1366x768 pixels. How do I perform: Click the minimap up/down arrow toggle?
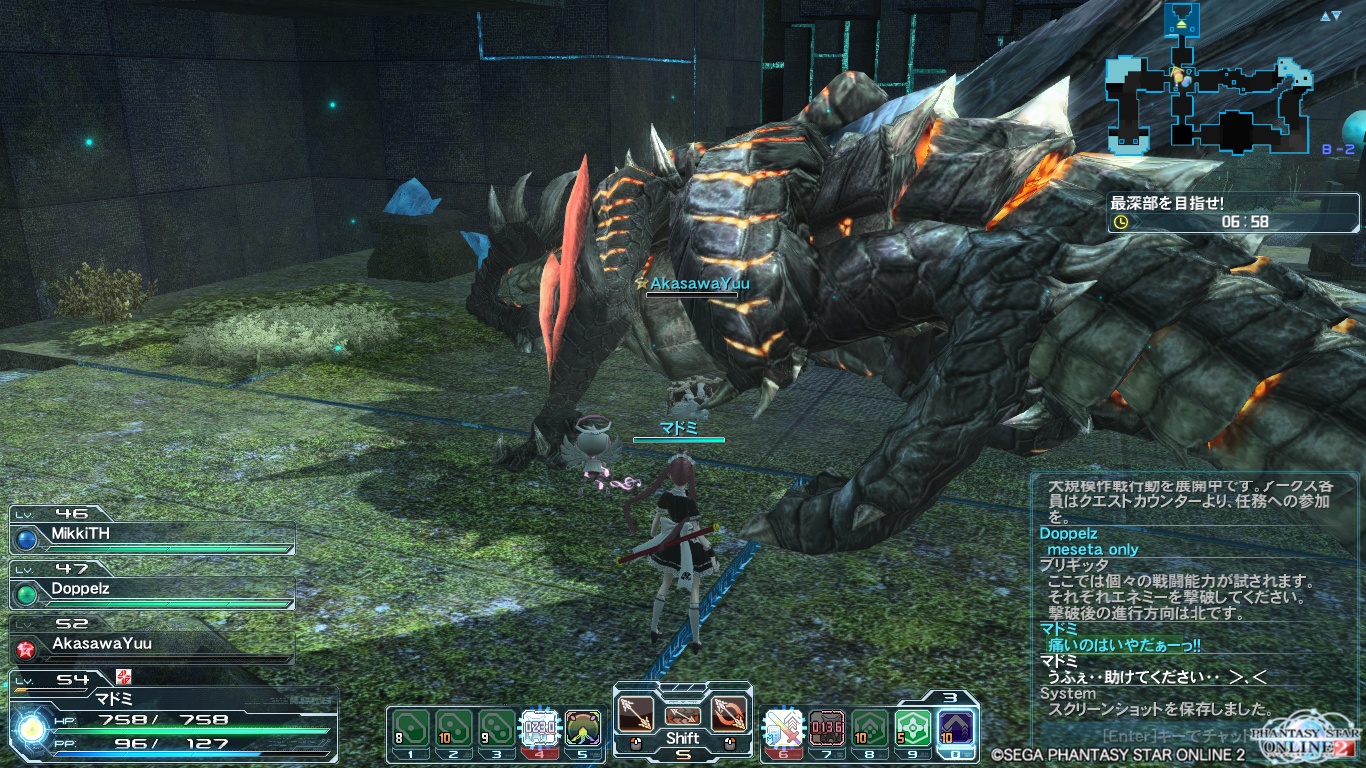tap(1330, 16)
